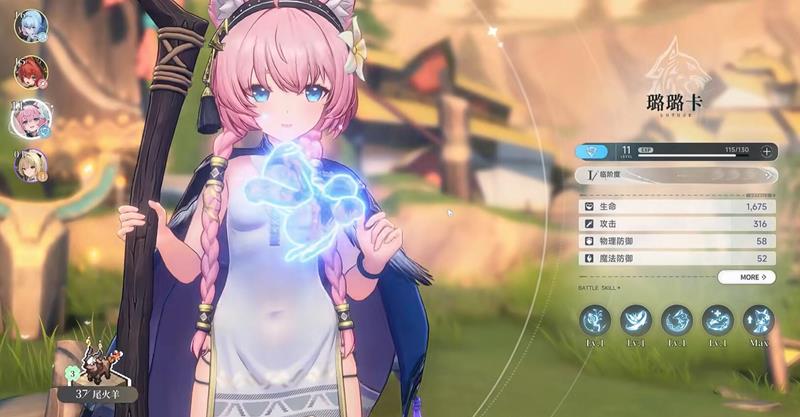Image resolution: width=800 pixels, height=417 pixels.
Task: Open the fourth battle skill with sparkle icon
Action: [x=718, y=320]
